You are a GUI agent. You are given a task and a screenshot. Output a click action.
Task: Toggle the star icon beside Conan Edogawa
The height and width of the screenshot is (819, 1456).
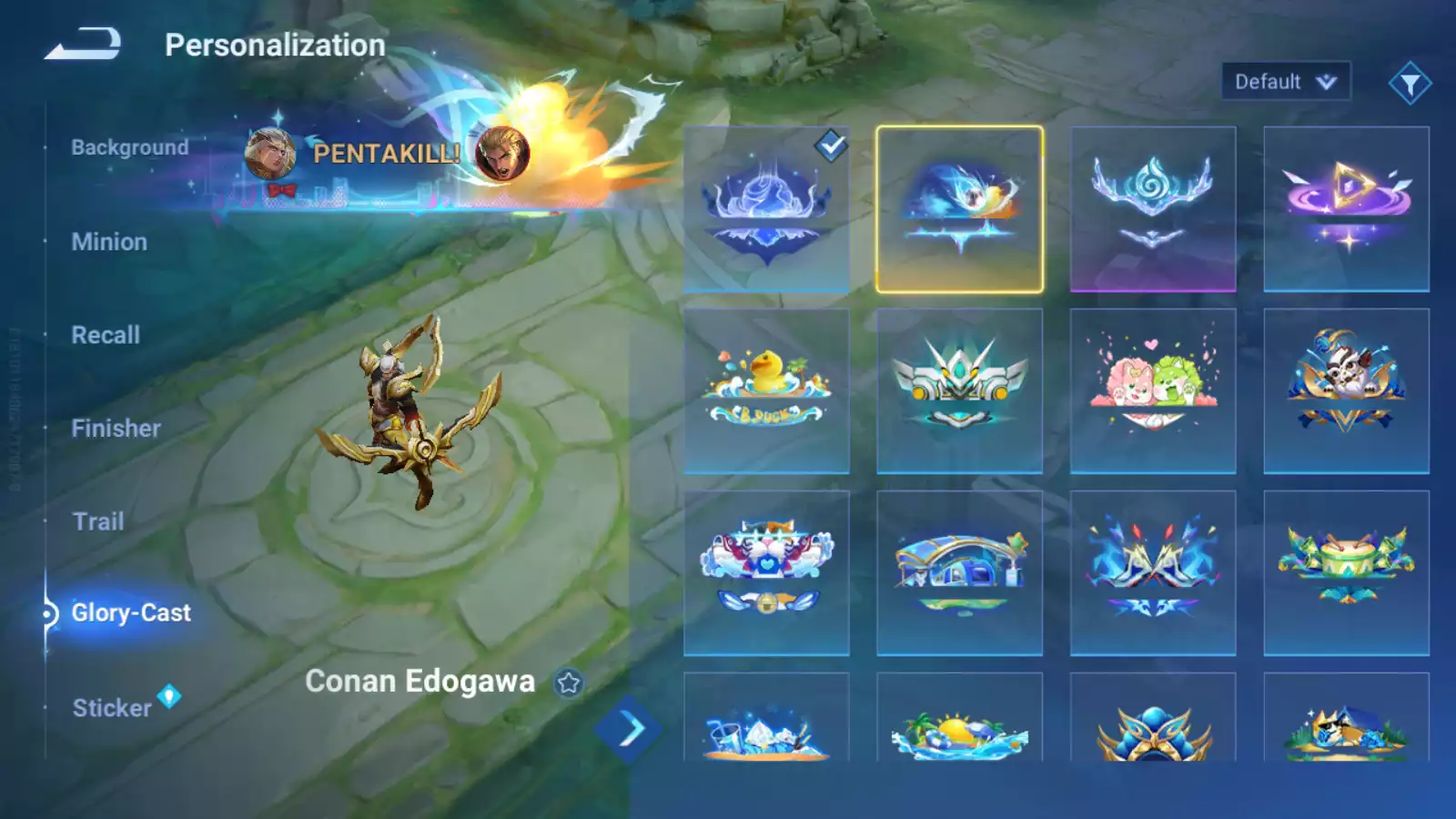pyautogui.click(x=569, y=682)
